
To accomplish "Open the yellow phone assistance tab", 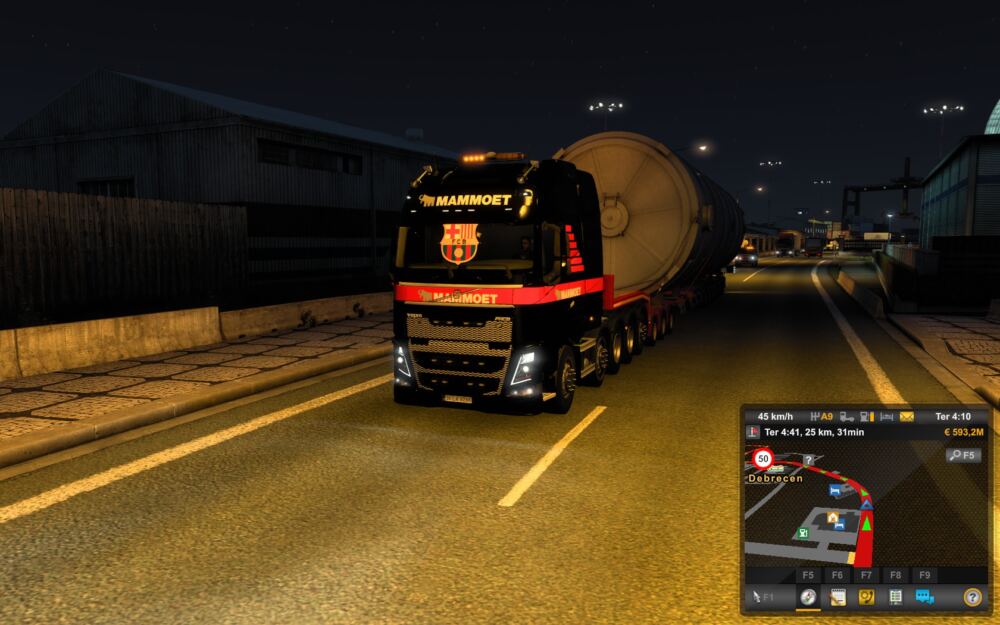I will 867,597.
